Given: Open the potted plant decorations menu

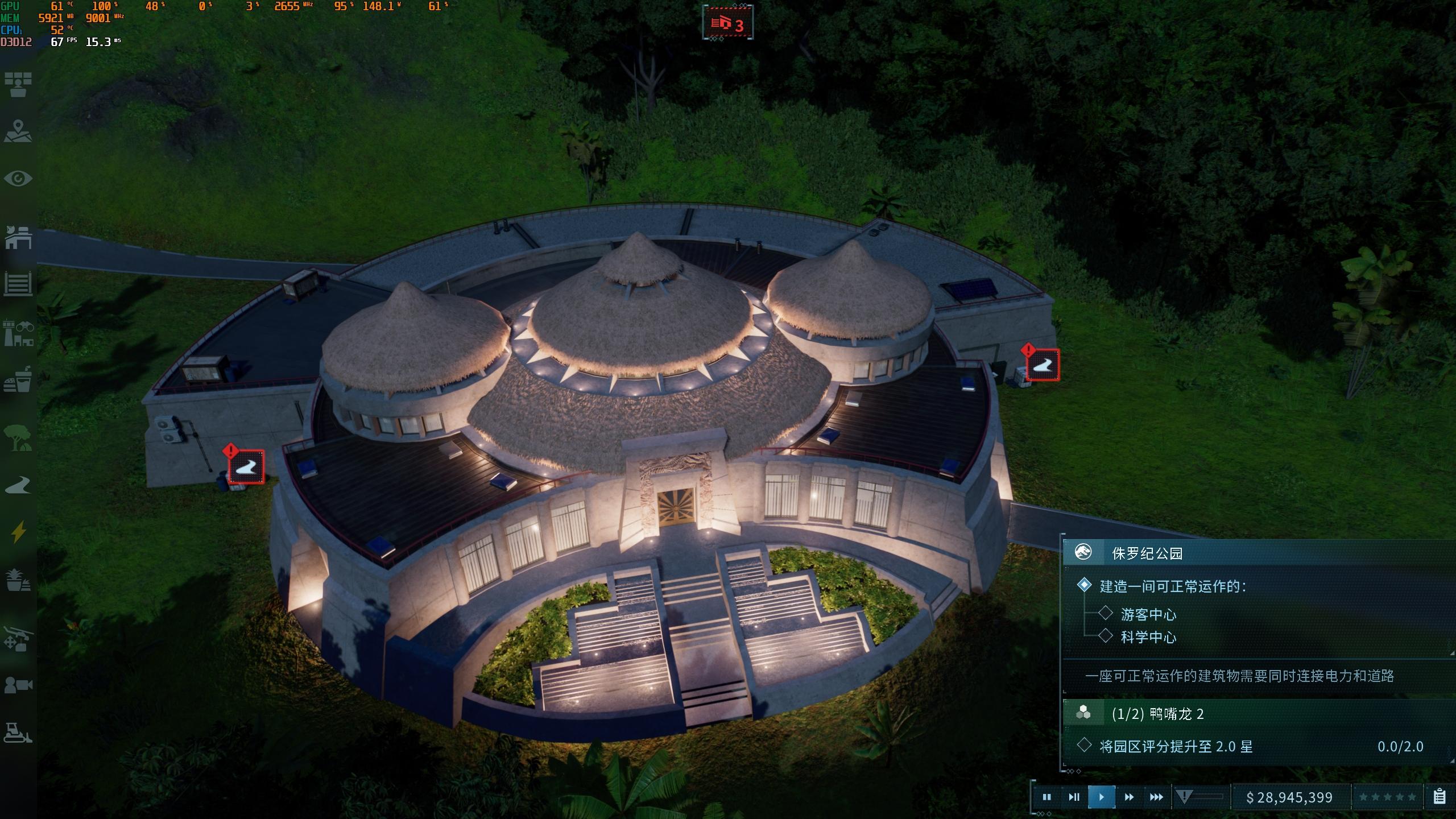Looking at the screenshot, I should [18, 580].
